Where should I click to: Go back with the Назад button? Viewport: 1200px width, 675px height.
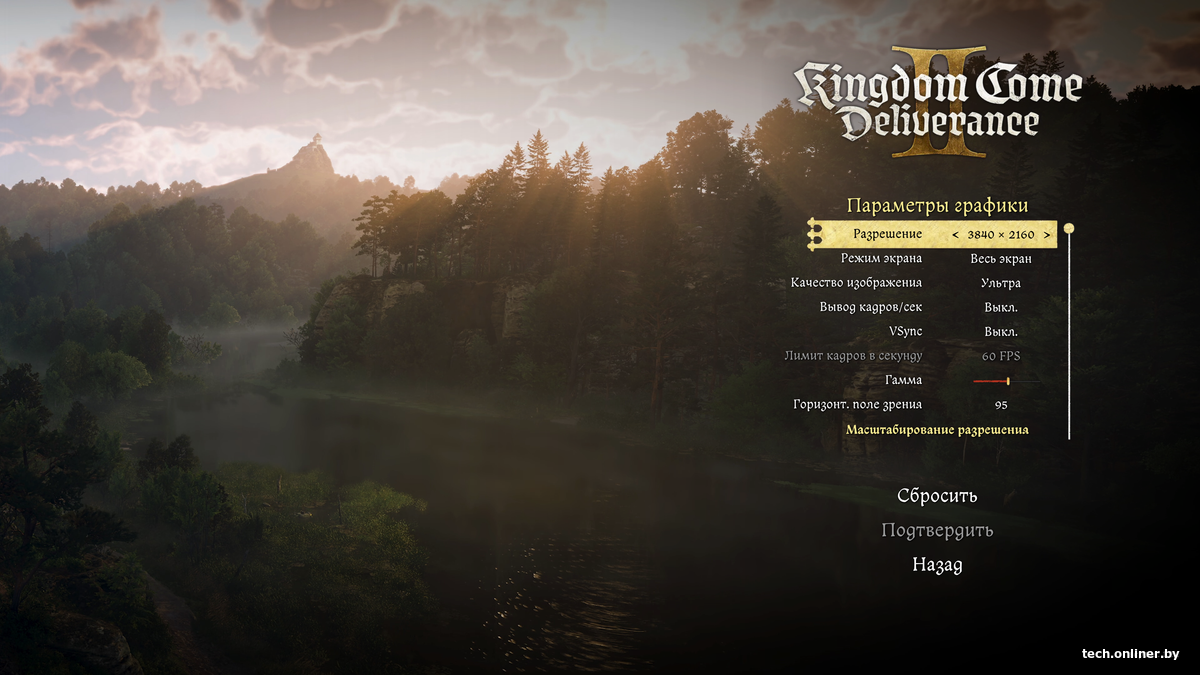(937, 565)
